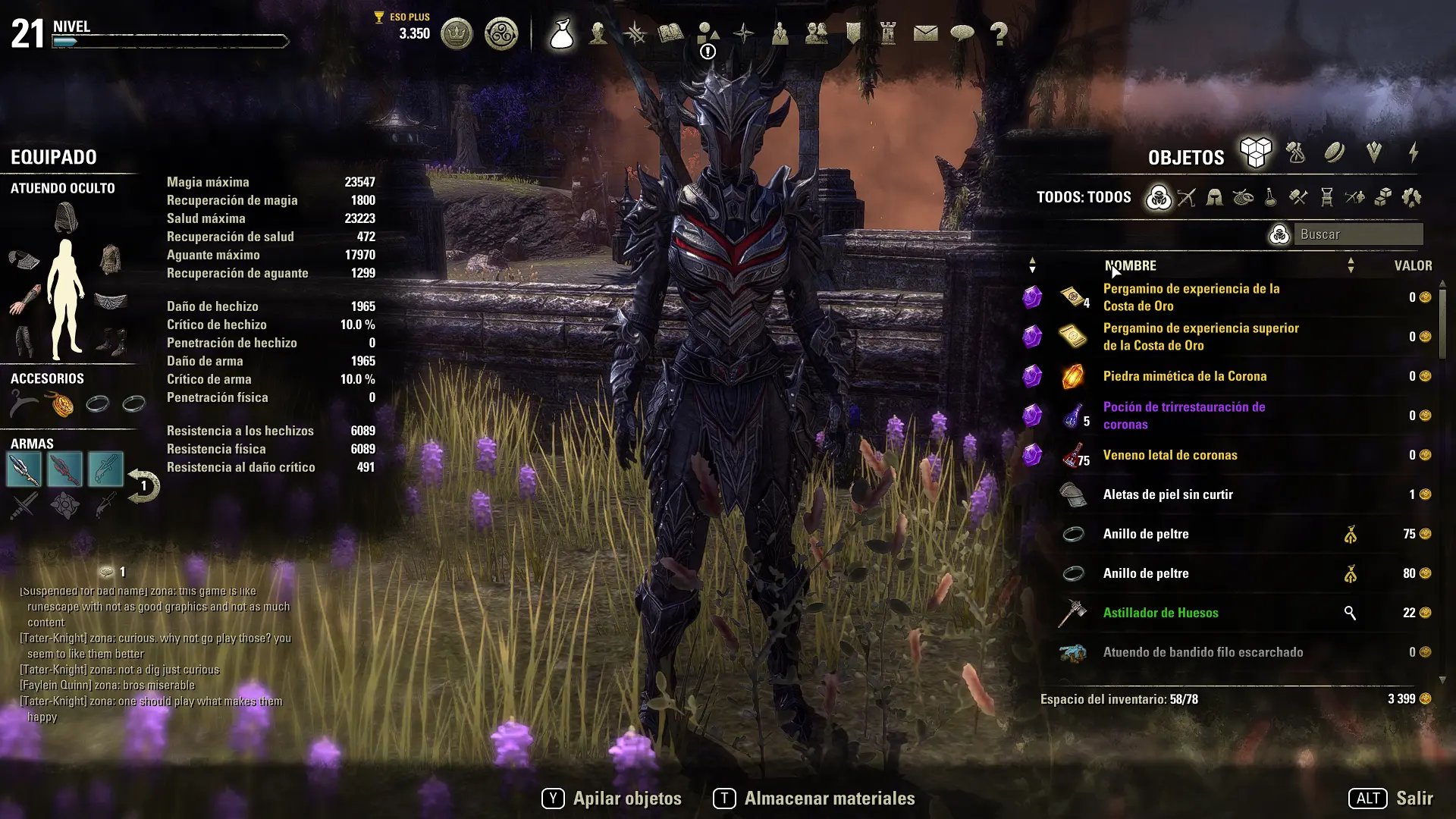Switch to the cube Objetos tab
The height and width of the screenshot is (819, 1456).
(x=1256, y=153)
